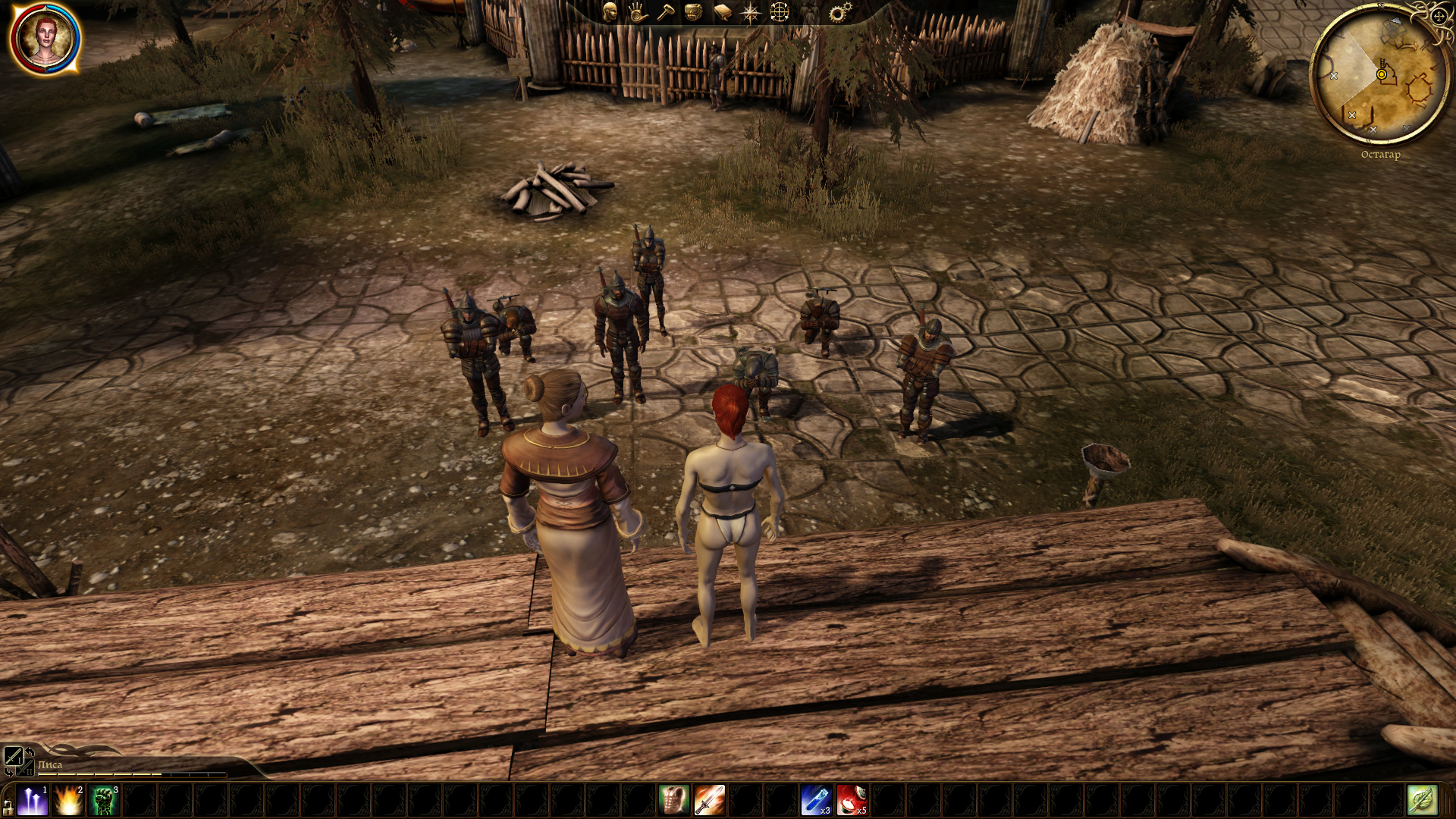Open the inventory backpack icon
The image size is (1456, 819).
pos(693,12)
